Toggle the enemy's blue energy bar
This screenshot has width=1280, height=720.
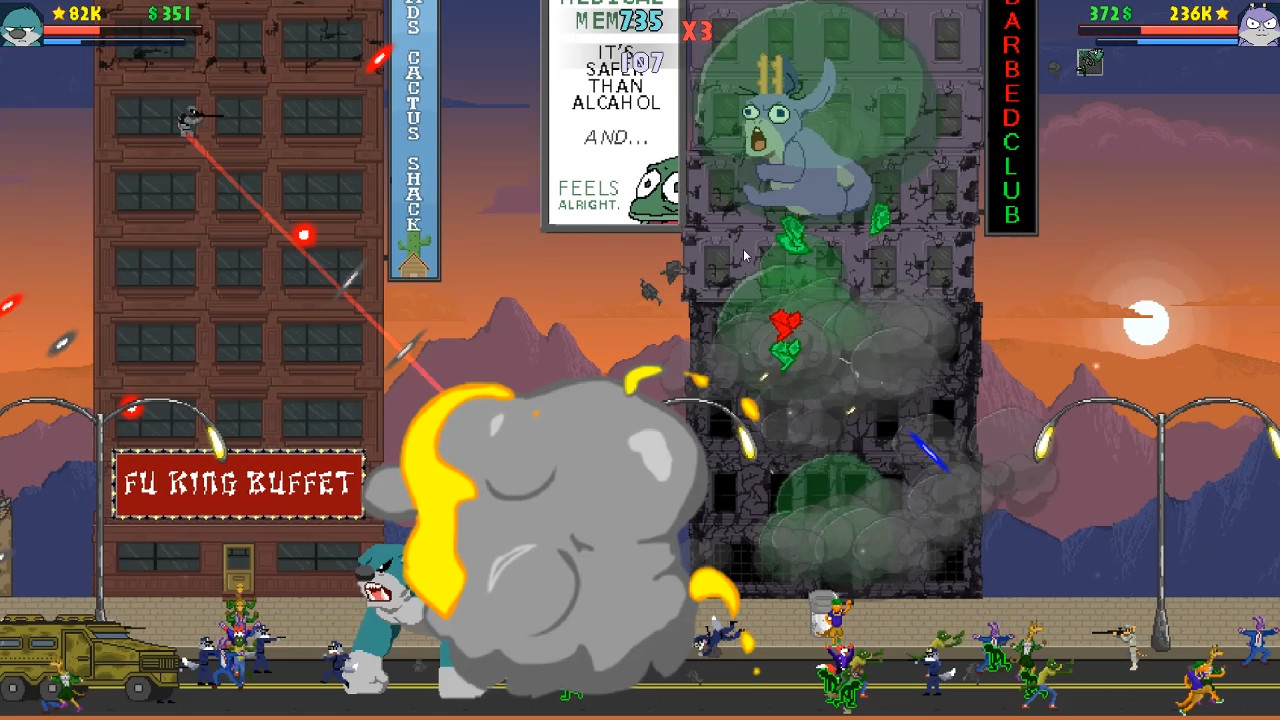tap(1170, 42)
